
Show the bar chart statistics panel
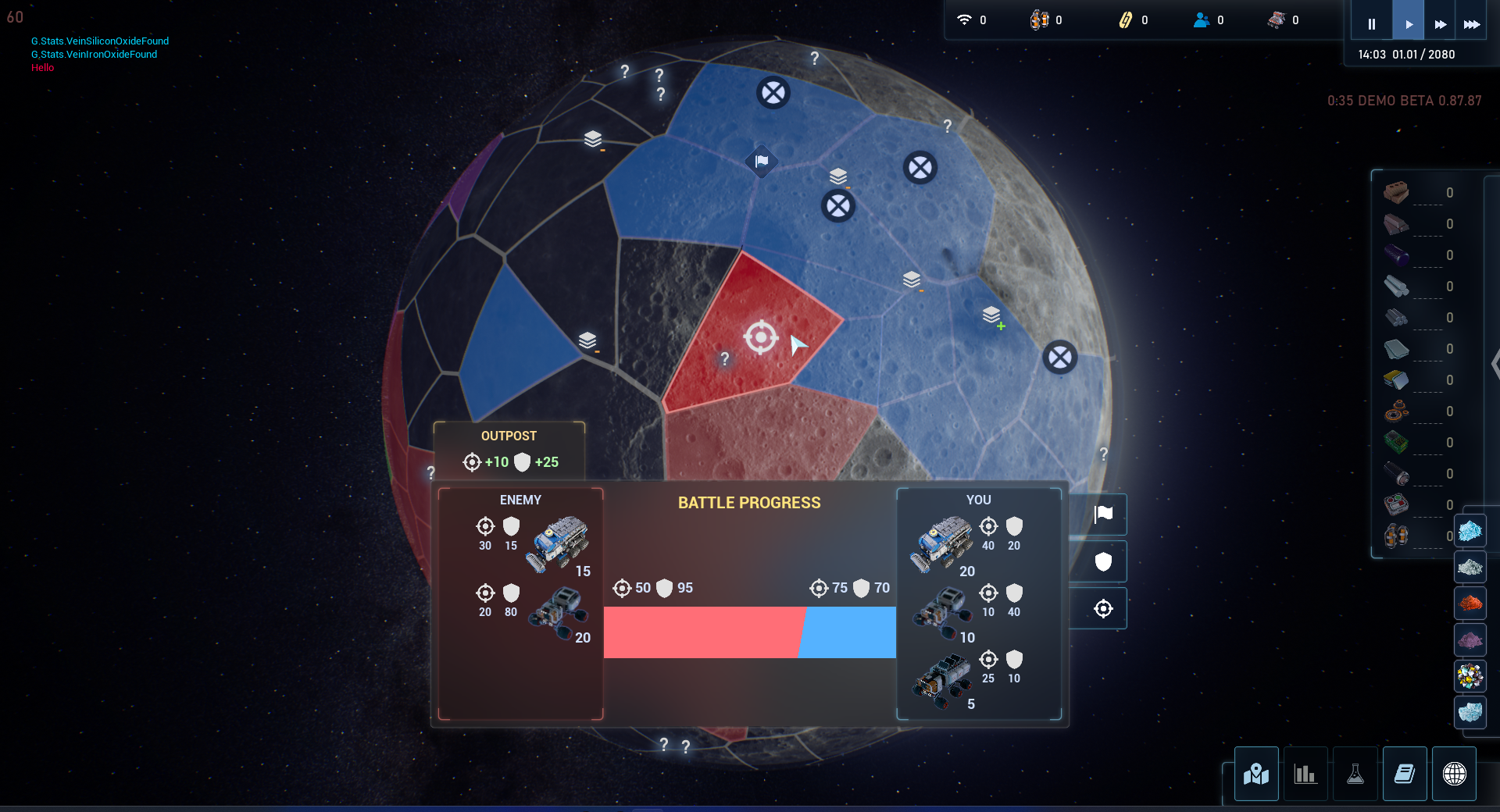coord(1305,774)
